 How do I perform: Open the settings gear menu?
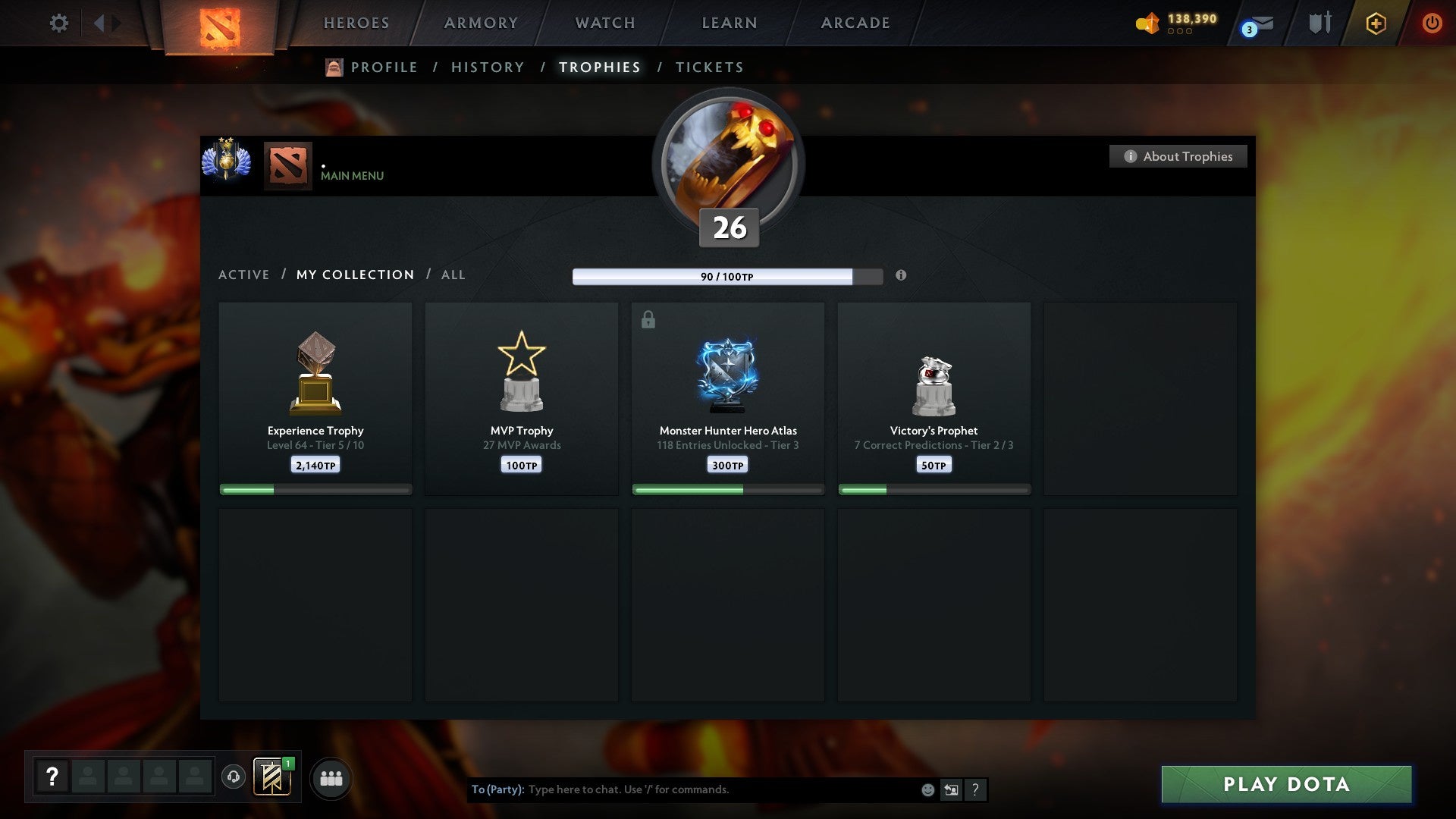58,23
